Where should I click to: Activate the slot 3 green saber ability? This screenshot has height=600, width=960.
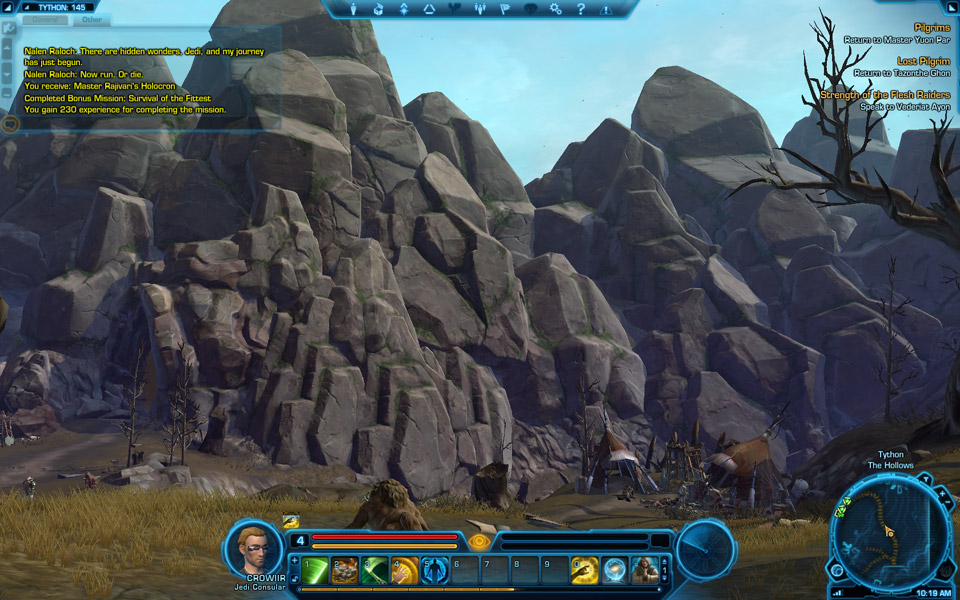click(375, 570)
